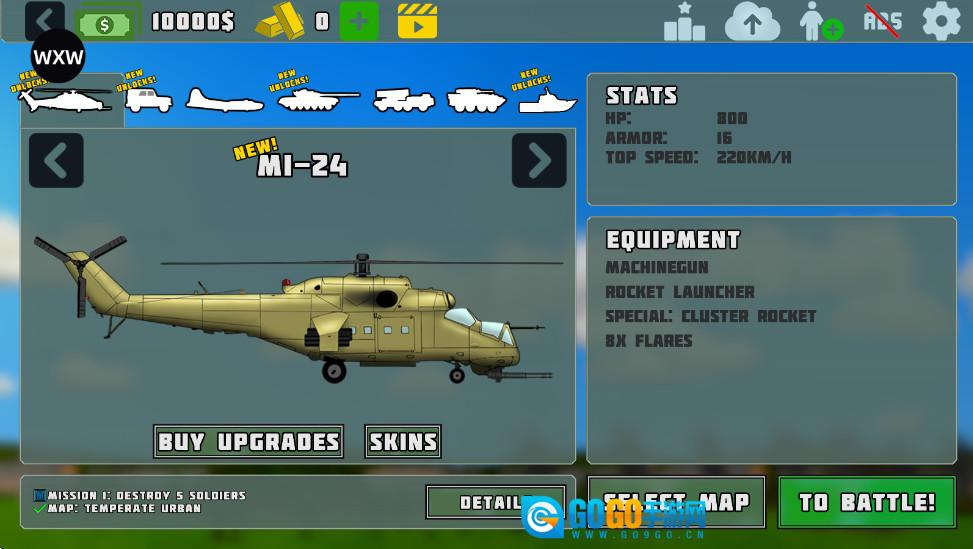Image resolution: width=973 pixels, height=549 pixels.
Task: Show the next helicopter
Action: [539, 160]
